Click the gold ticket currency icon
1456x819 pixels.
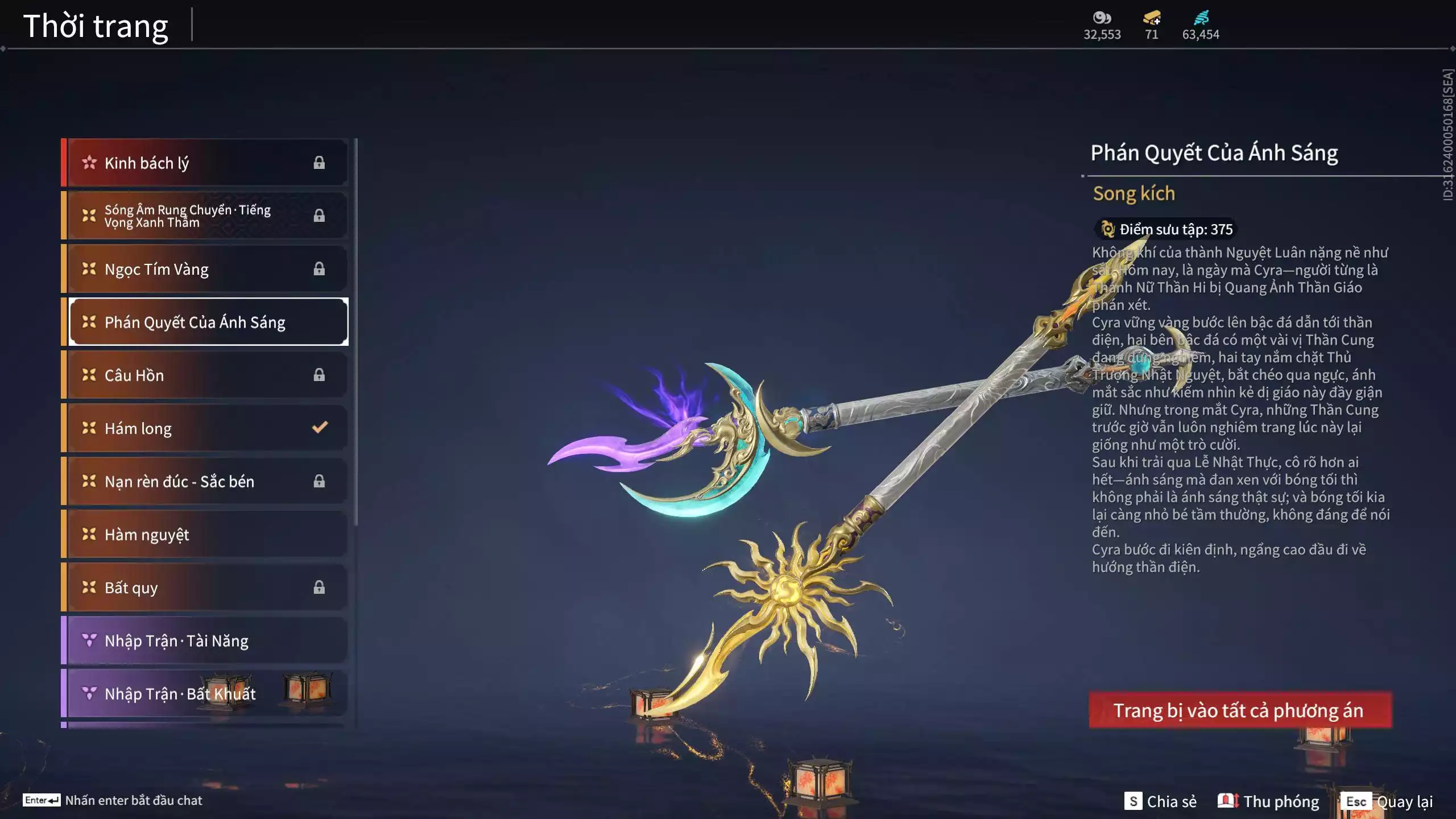(1152, 18)
